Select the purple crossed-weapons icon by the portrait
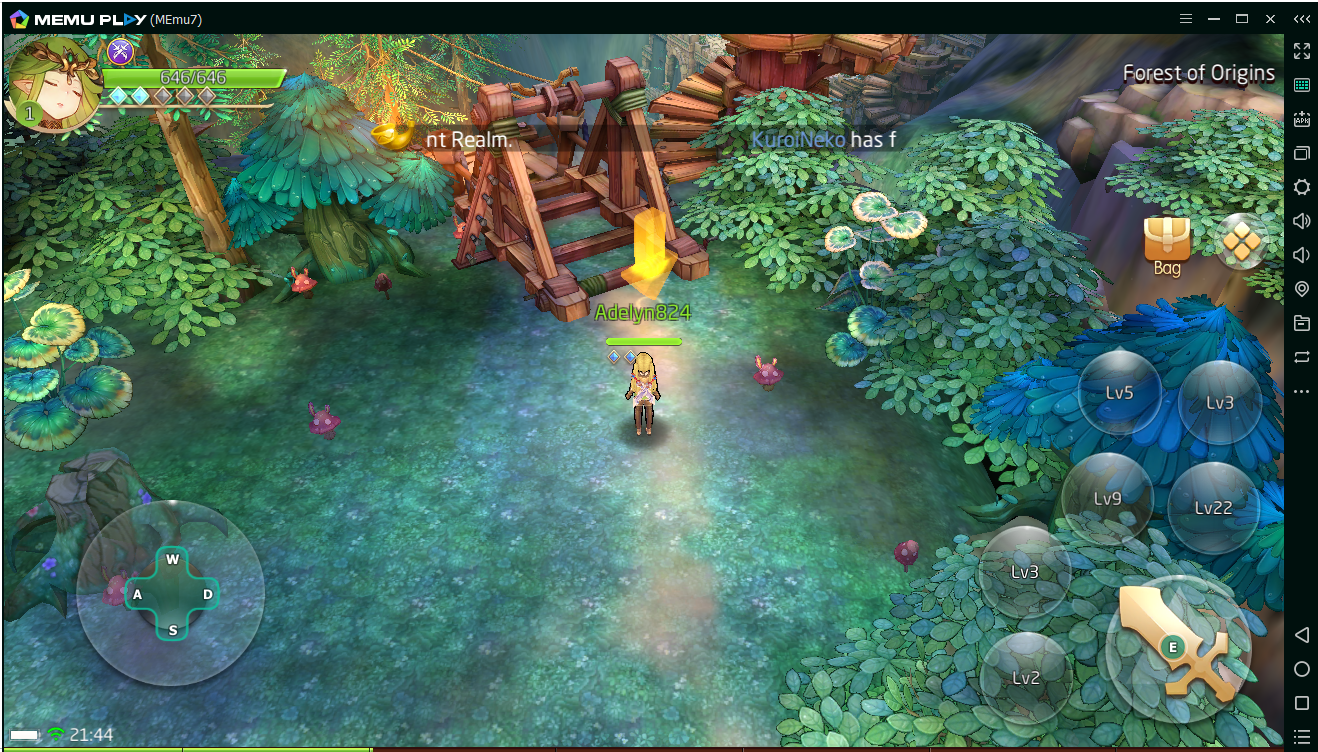This screenshot has height=752, width=1318. pos(121,51)
